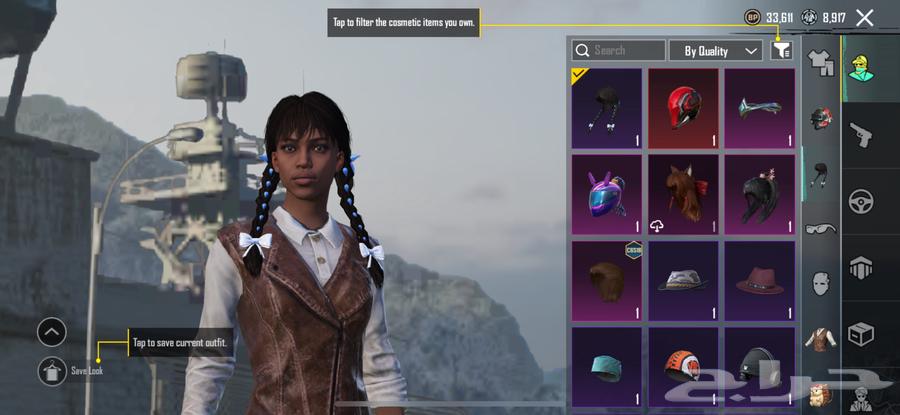Choose the short brown hair item

(x=606, y=280)
